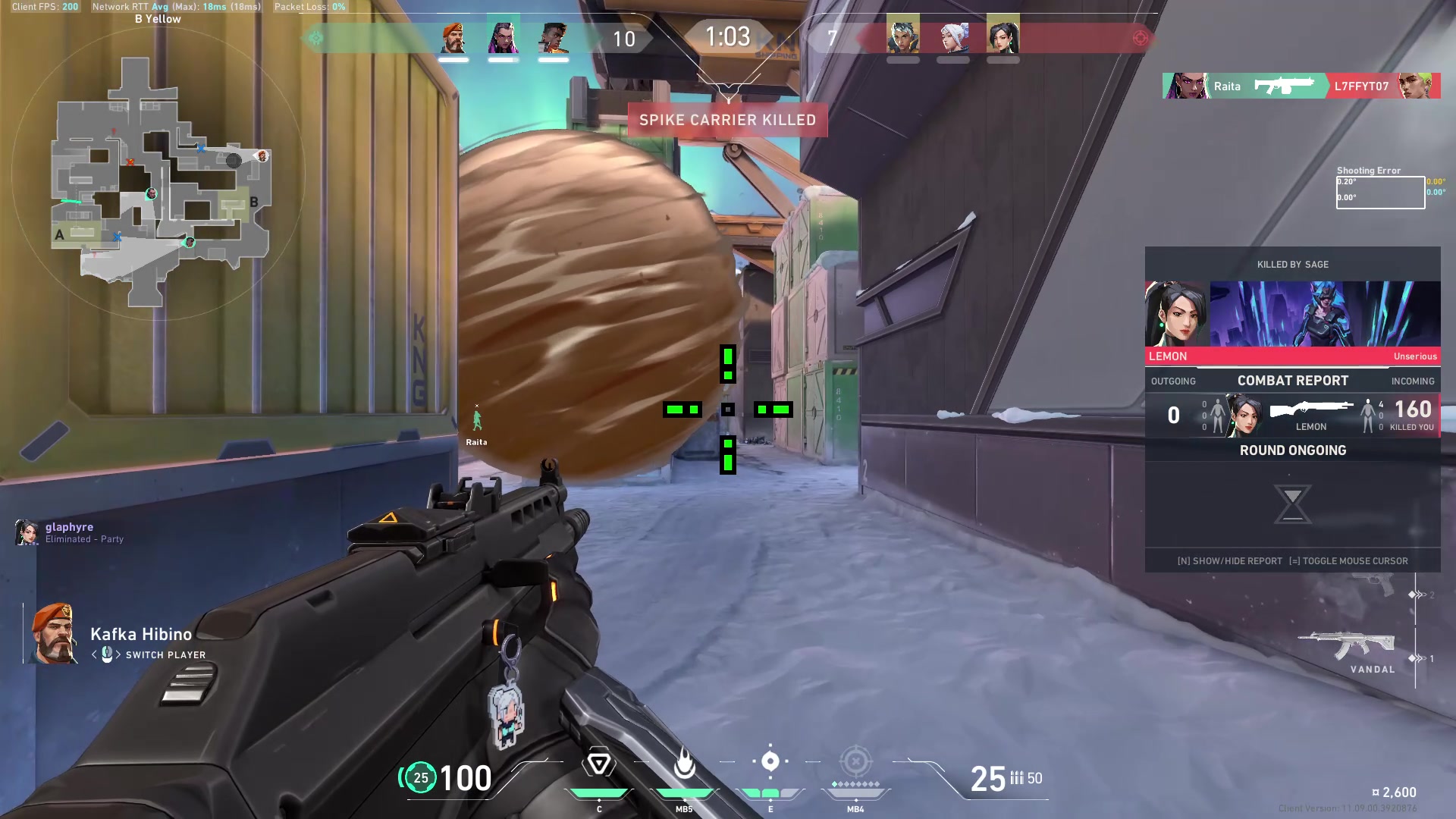Open the COMBAT REPORT header panel
The image size is (1456, 819).
(1292, 381)
